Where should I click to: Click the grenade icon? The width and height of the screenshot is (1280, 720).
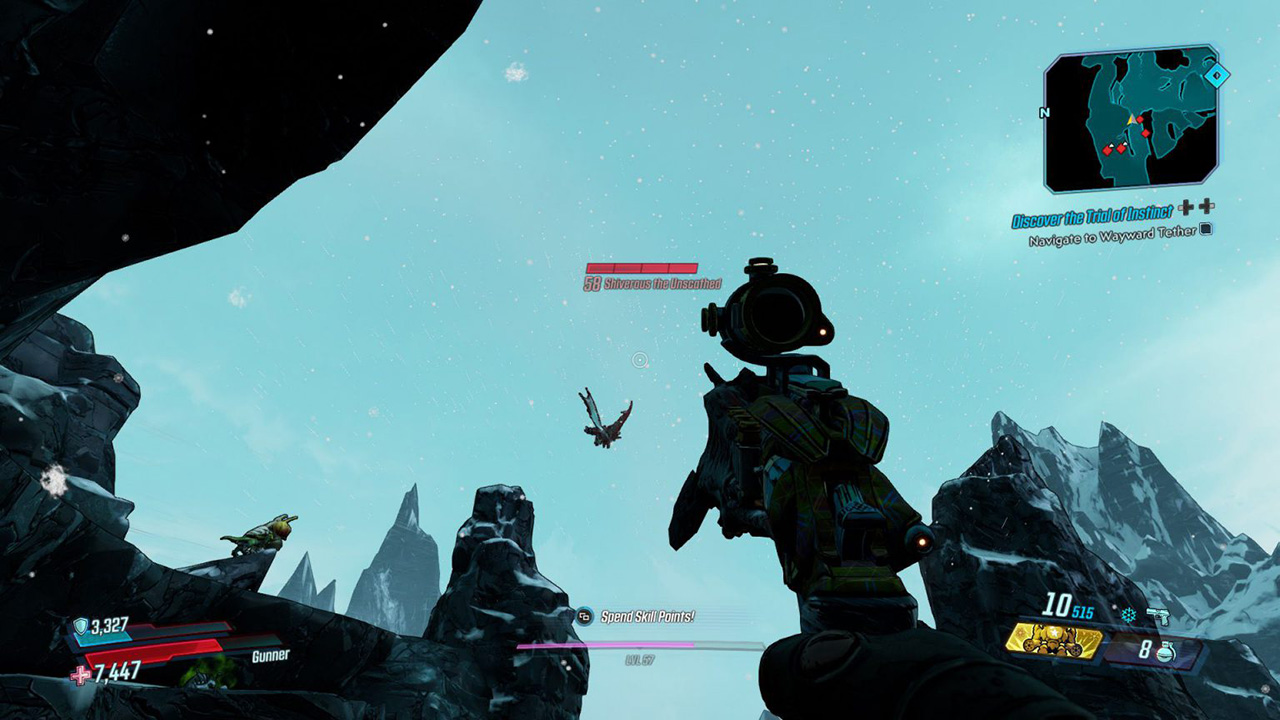[1164, 651]
